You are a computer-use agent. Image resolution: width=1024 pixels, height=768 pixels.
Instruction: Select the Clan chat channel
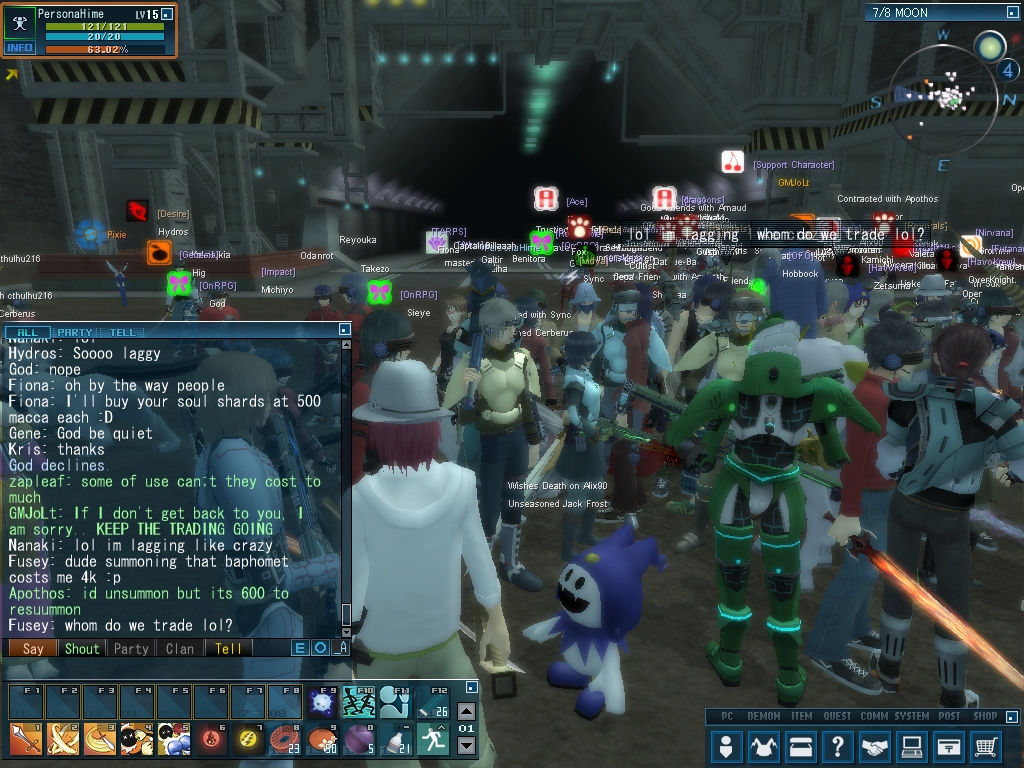180,648
